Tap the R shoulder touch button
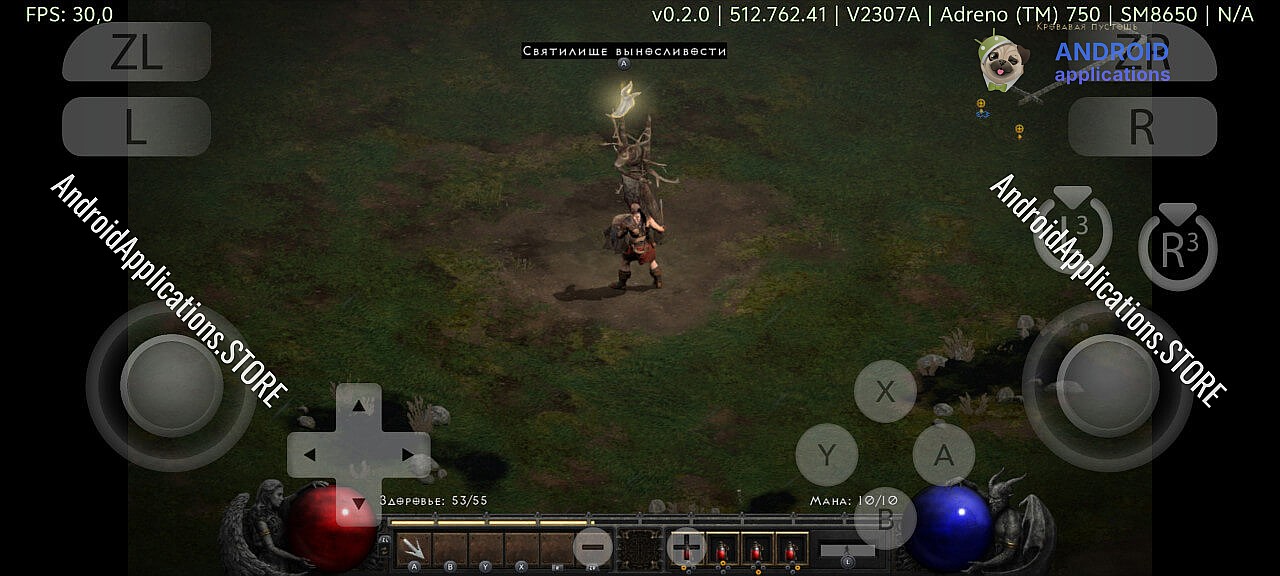Viewport: 1280px width, 576px height. pyautogui.click(x=1142, y=127)
